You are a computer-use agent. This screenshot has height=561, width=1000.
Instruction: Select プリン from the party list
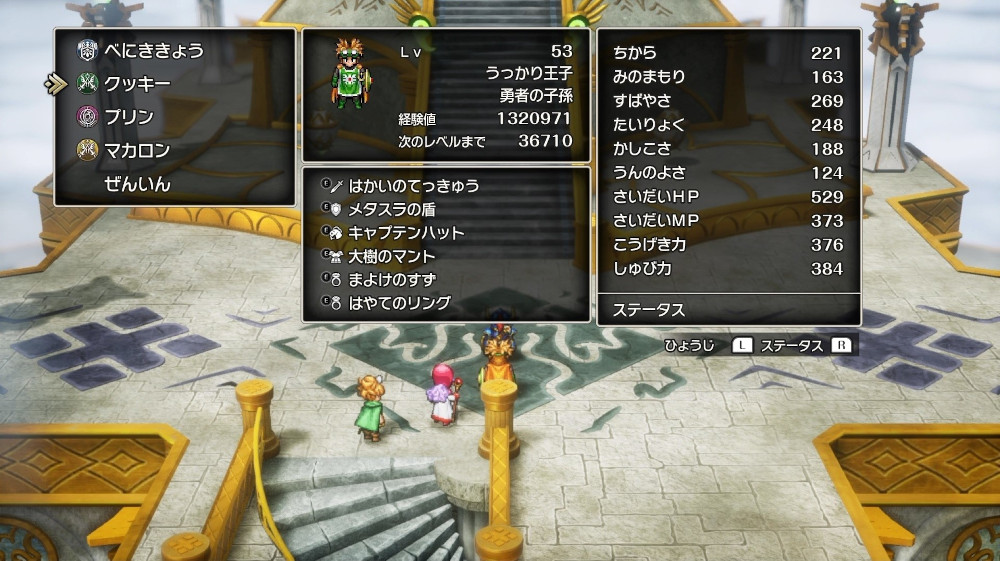coord(129,117)
